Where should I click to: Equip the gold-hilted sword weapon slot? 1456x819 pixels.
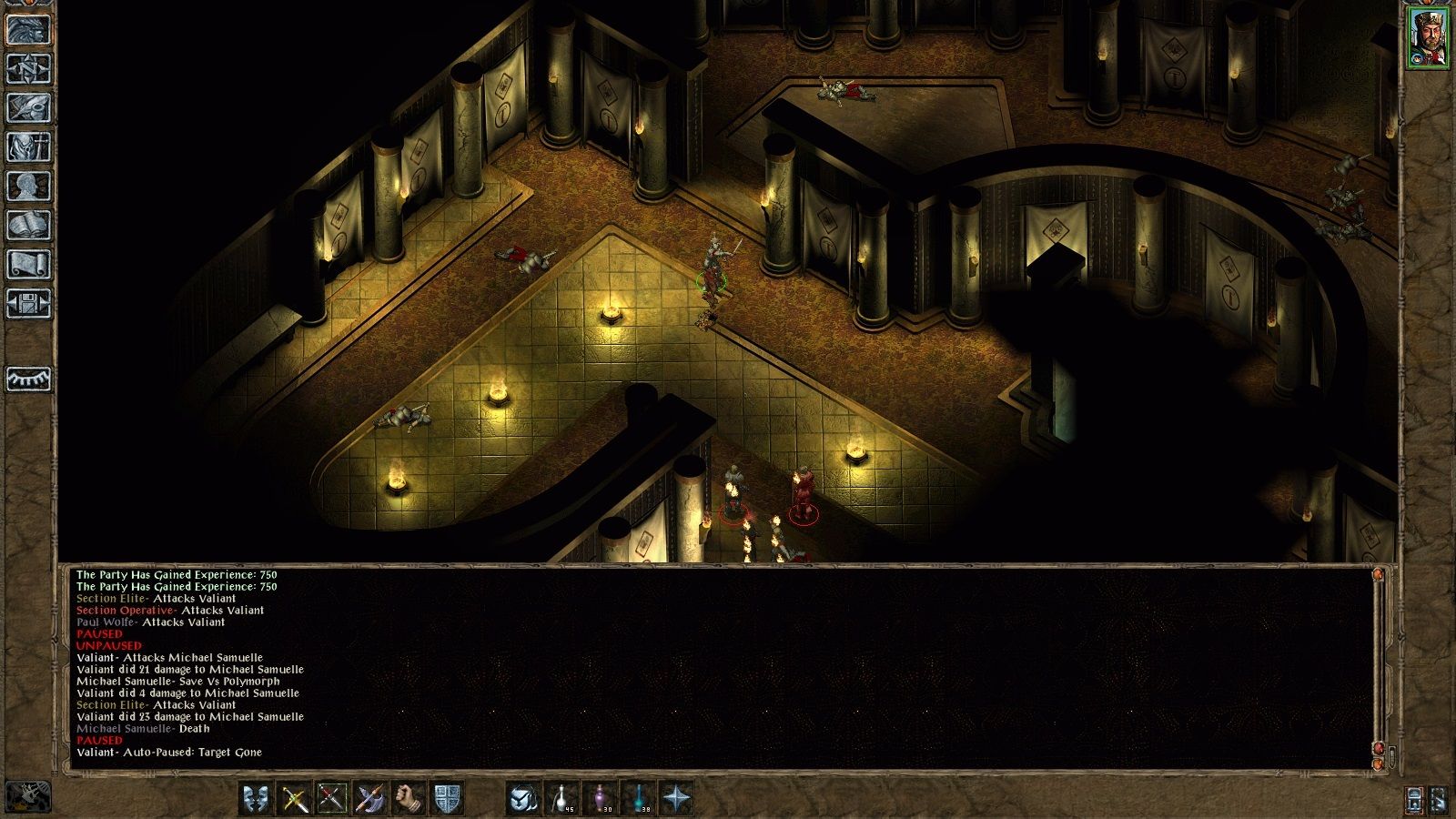coord(294,799)
